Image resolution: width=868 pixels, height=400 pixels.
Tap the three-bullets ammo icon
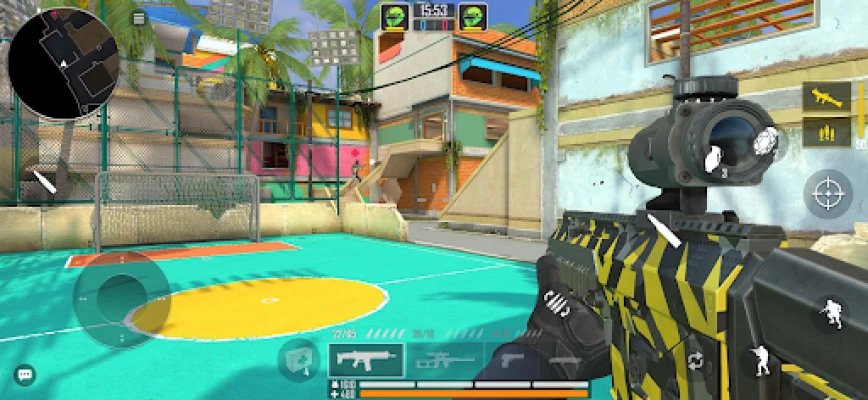(x=826, y=131)
